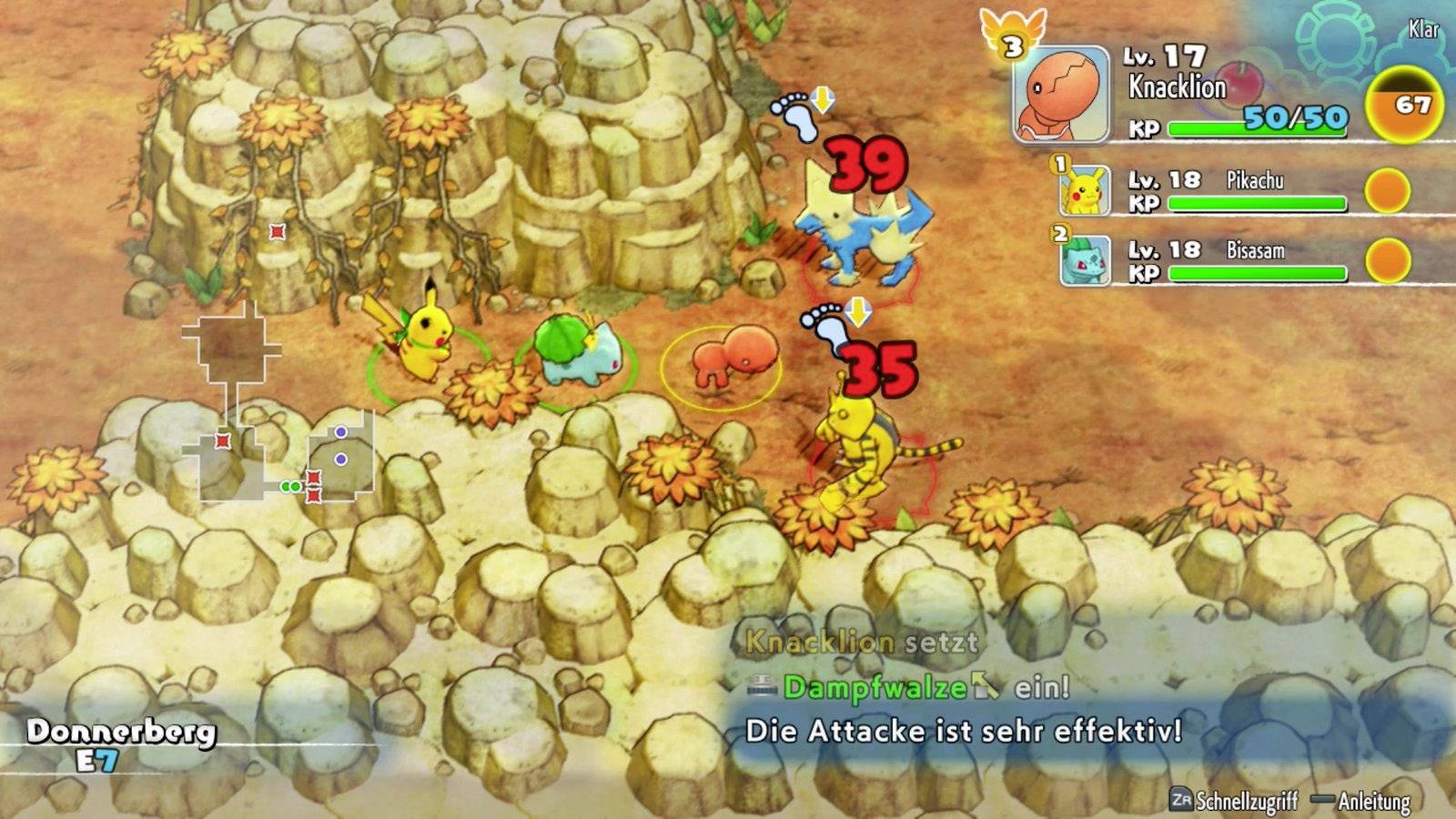This screenshot has height=819, width=1456.
Task: Expand the party member 2 badge on Bisasam's frame
Action: tap(1059, 233)
